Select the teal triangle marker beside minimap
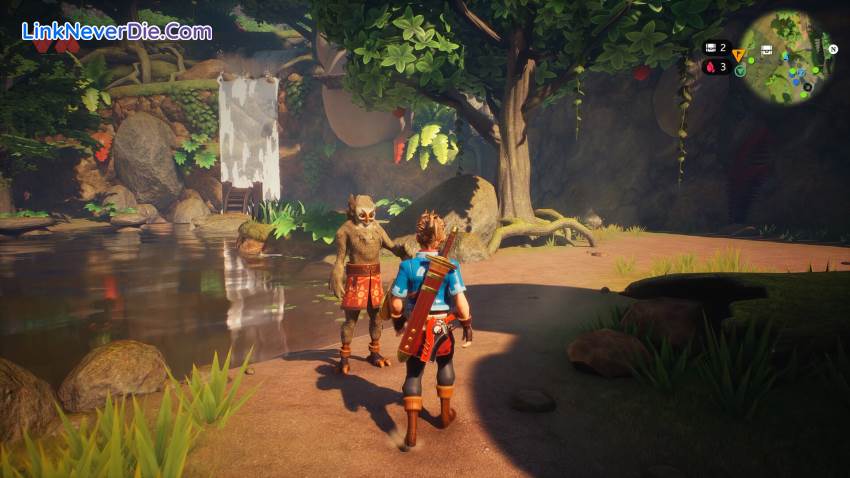This screenshot has height=478, width=850. pos(738,71)
